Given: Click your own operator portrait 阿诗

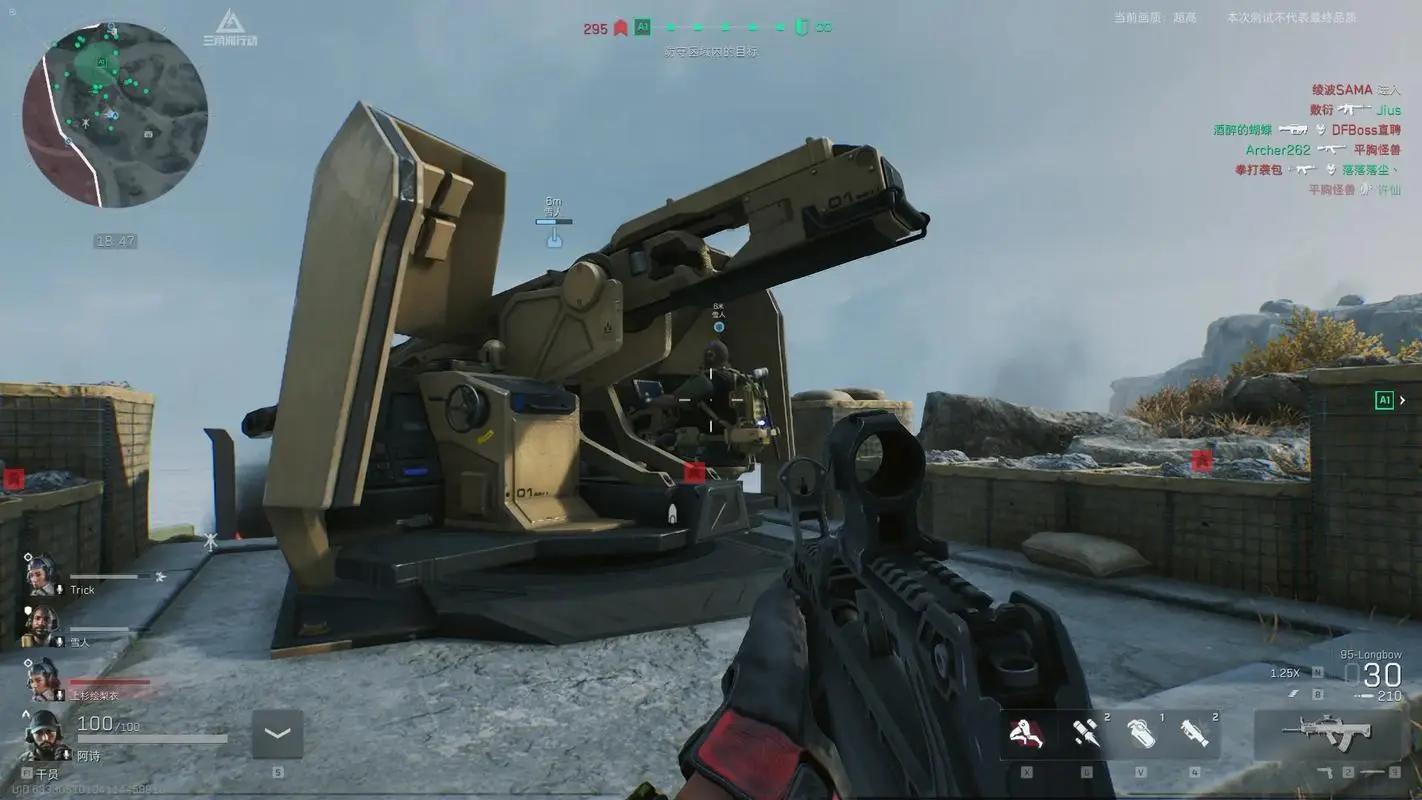Looking at the screenshot, I should click(45, 735).
